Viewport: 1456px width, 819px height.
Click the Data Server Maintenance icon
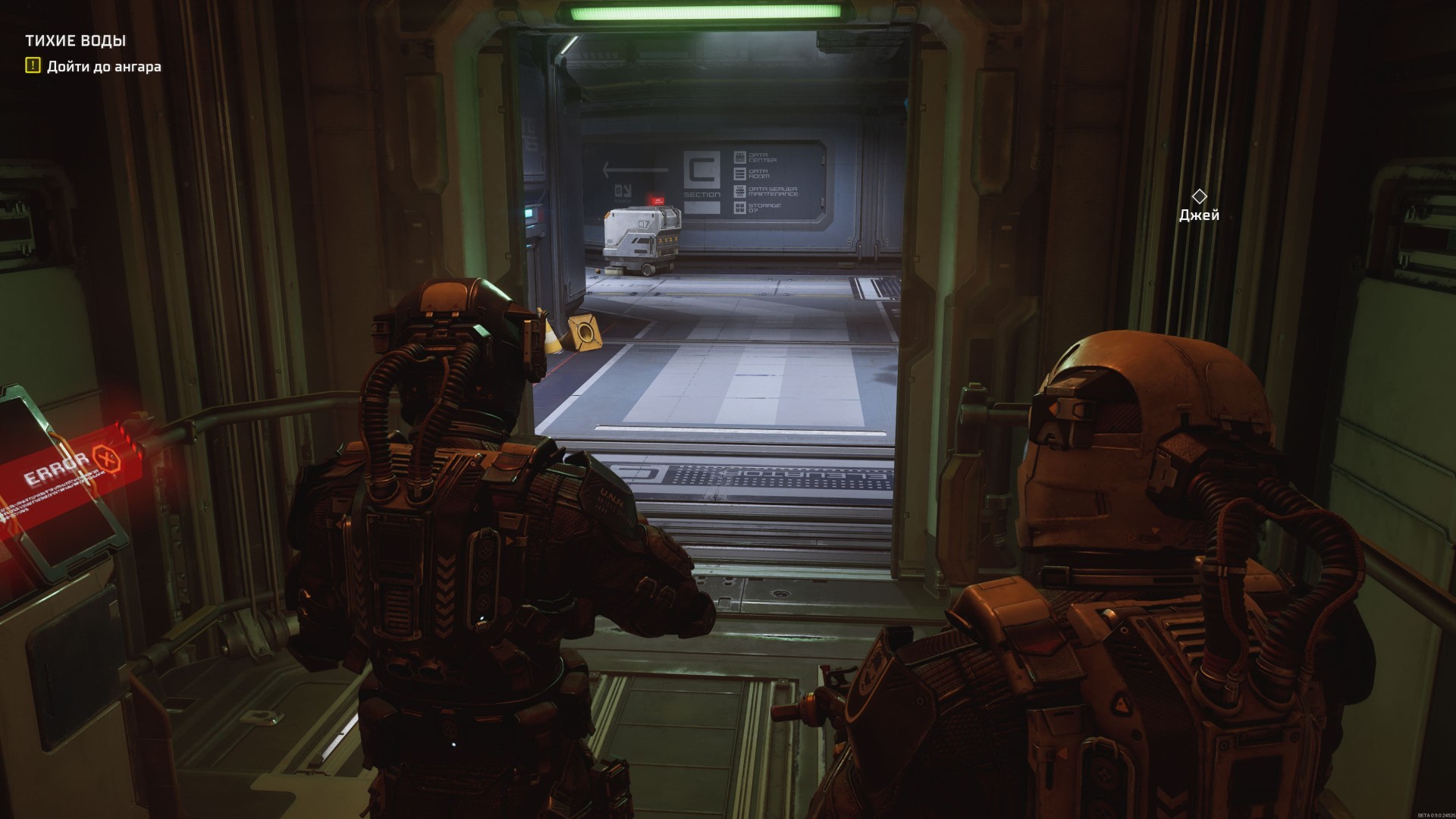click(740, 191)
